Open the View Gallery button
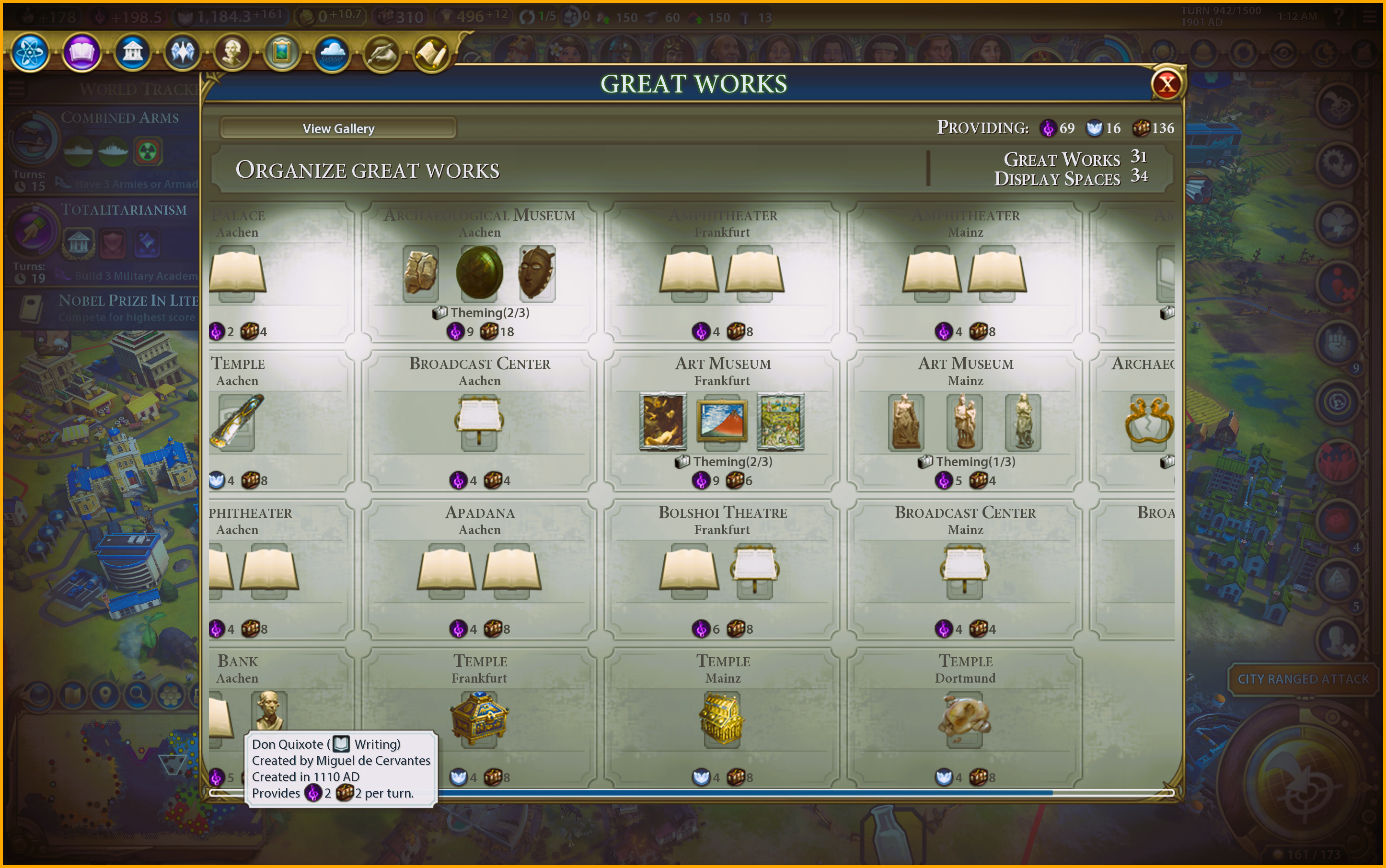The image size is (1386, 868). (x=338, y=128)
